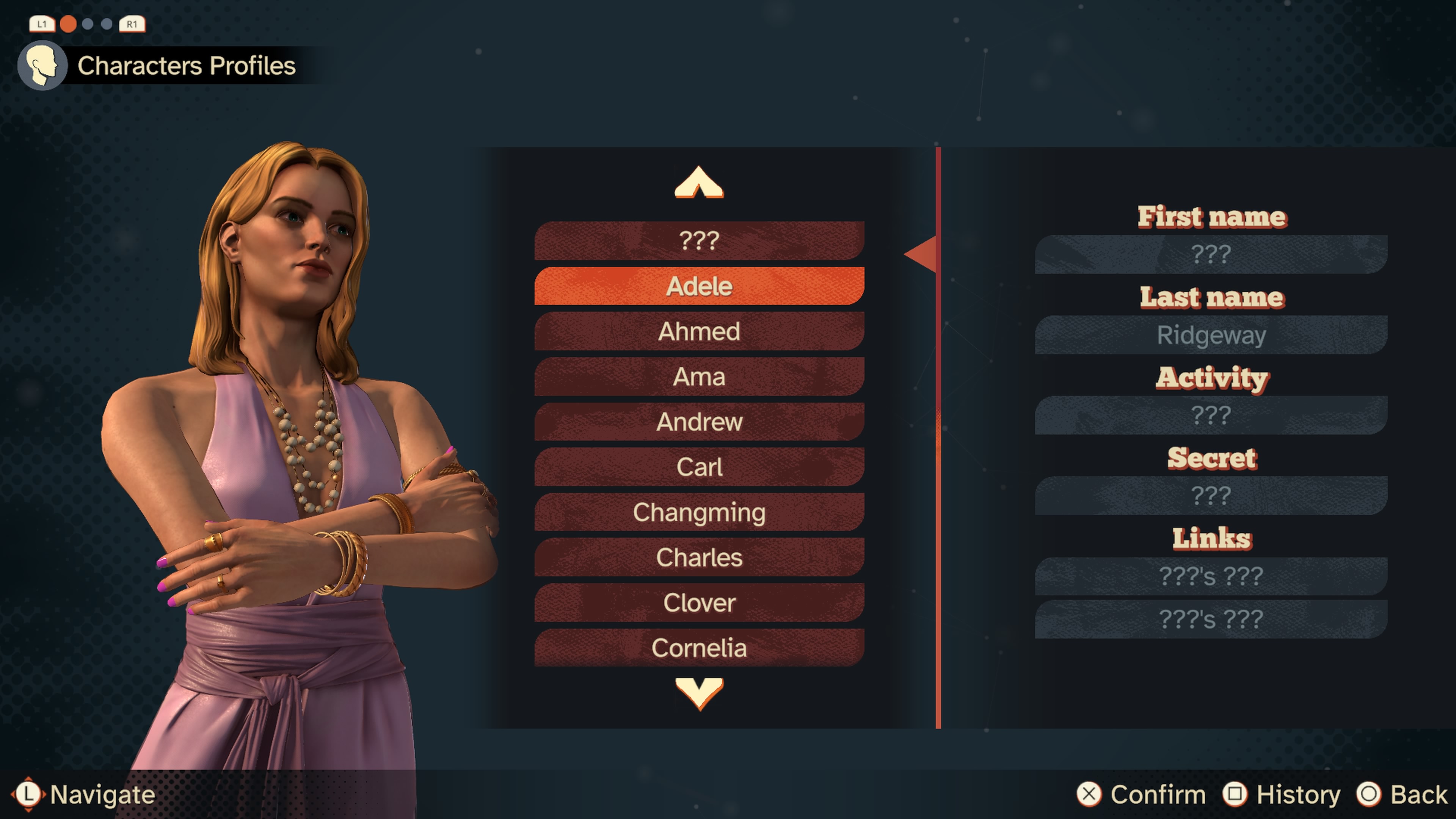This screenshot has width=1456, height=819.
Task: Select the first Links entry
Action: [1211, 576]
